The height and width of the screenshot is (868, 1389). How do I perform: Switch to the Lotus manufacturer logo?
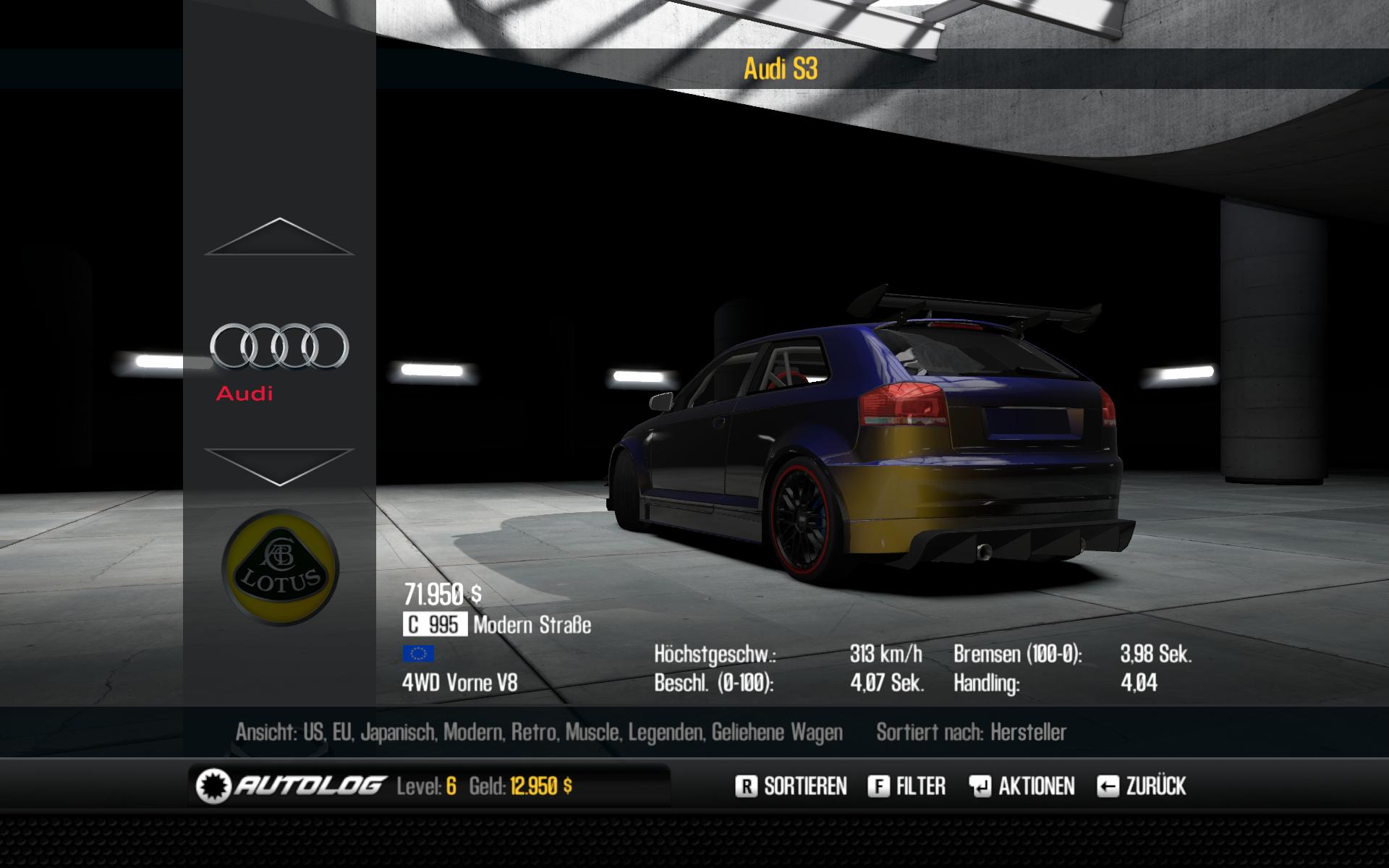pos(280,569)
